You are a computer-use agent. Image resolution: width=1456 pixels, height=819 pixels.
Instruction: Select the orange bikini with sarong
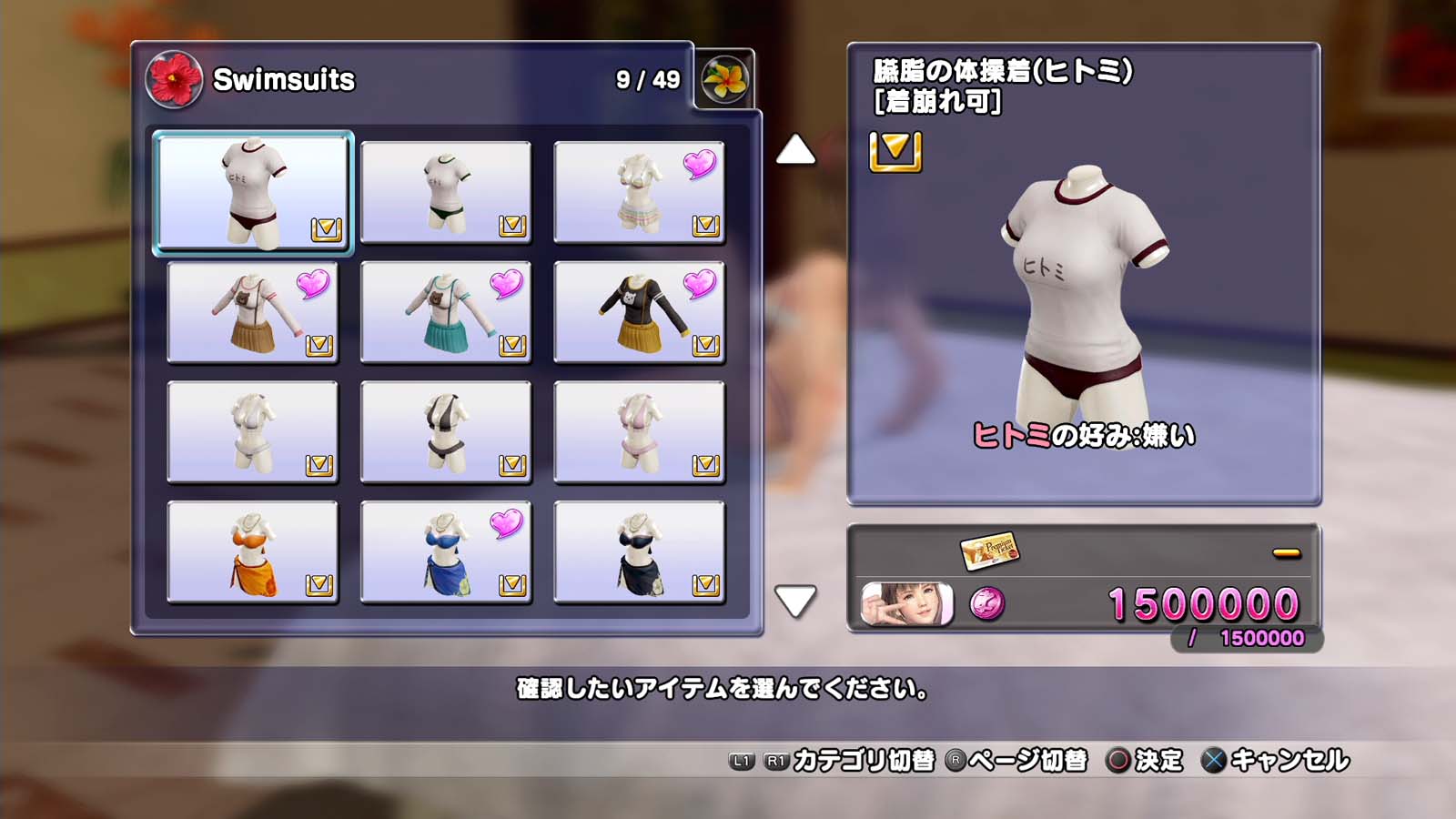click(x=253, y=552)
